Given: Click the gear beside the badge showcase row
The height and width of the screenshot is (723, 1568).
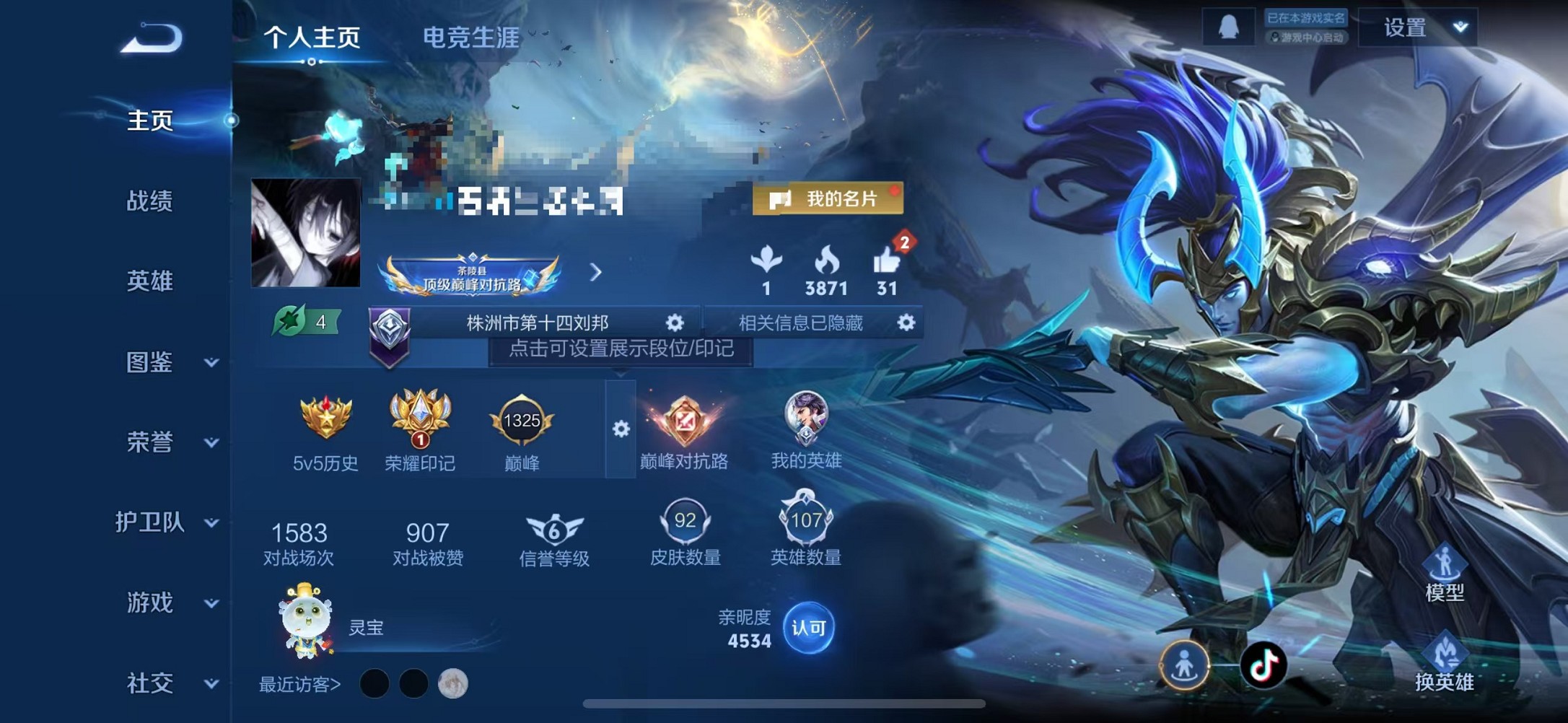Looking at the screenshot, I should tap(621, 427).
